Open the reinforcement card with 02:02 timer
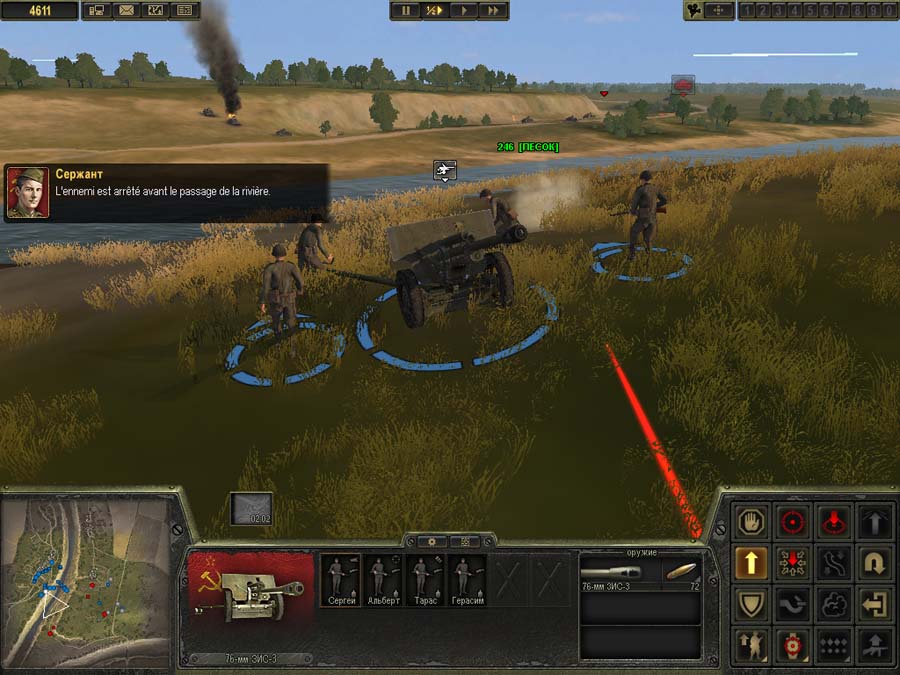 pyautogui.click(x=250, y=508)
